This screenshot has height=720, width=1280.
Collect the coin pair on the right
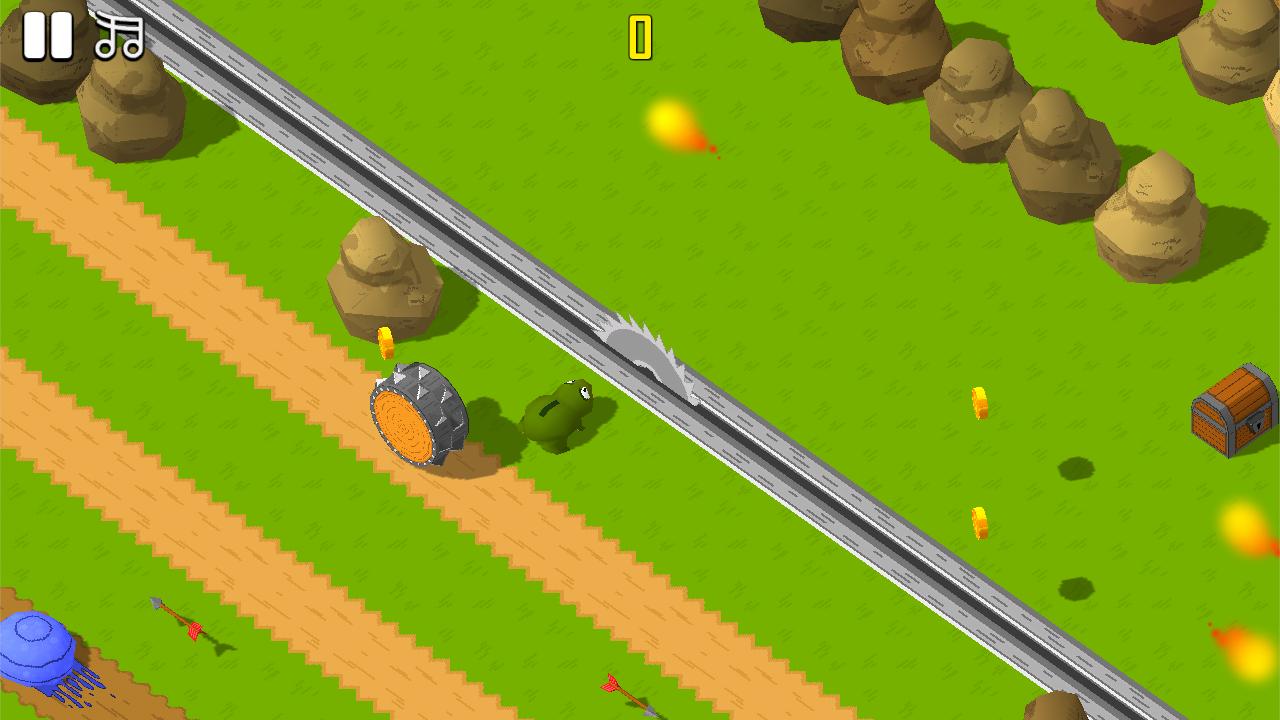tap(977, 400)
